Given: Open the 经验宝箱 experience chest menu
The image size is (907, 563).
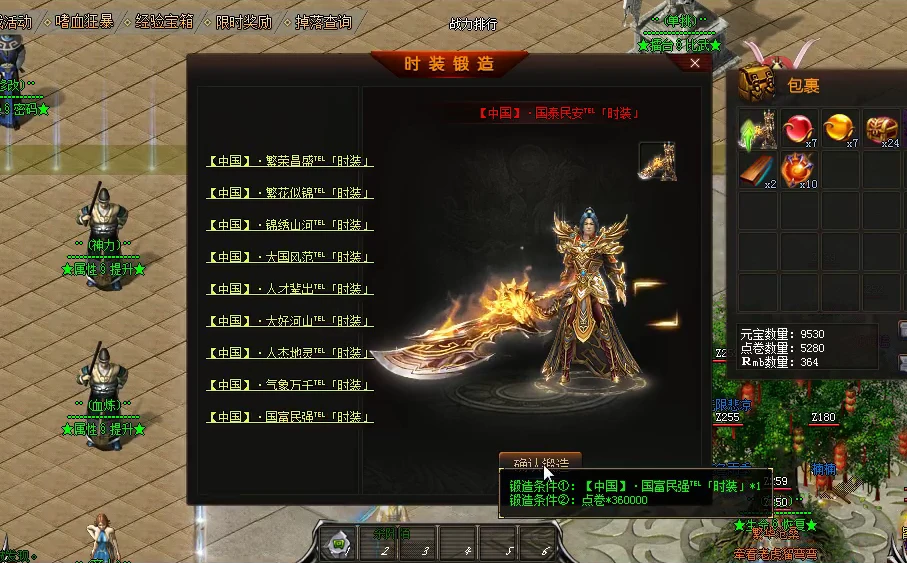Looking at the screenshot, I should pos(165,21).
